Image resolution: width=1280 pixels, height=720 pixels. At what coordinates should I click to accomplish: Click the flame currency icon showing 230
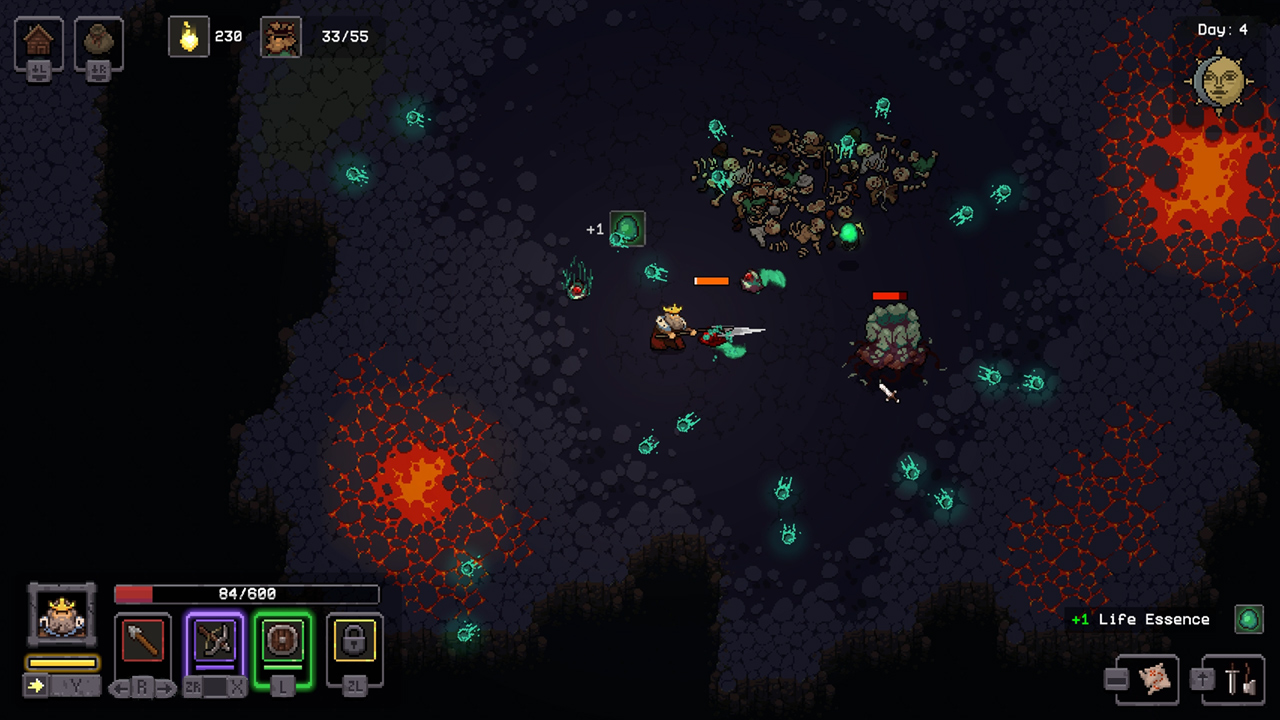[189, 35]
